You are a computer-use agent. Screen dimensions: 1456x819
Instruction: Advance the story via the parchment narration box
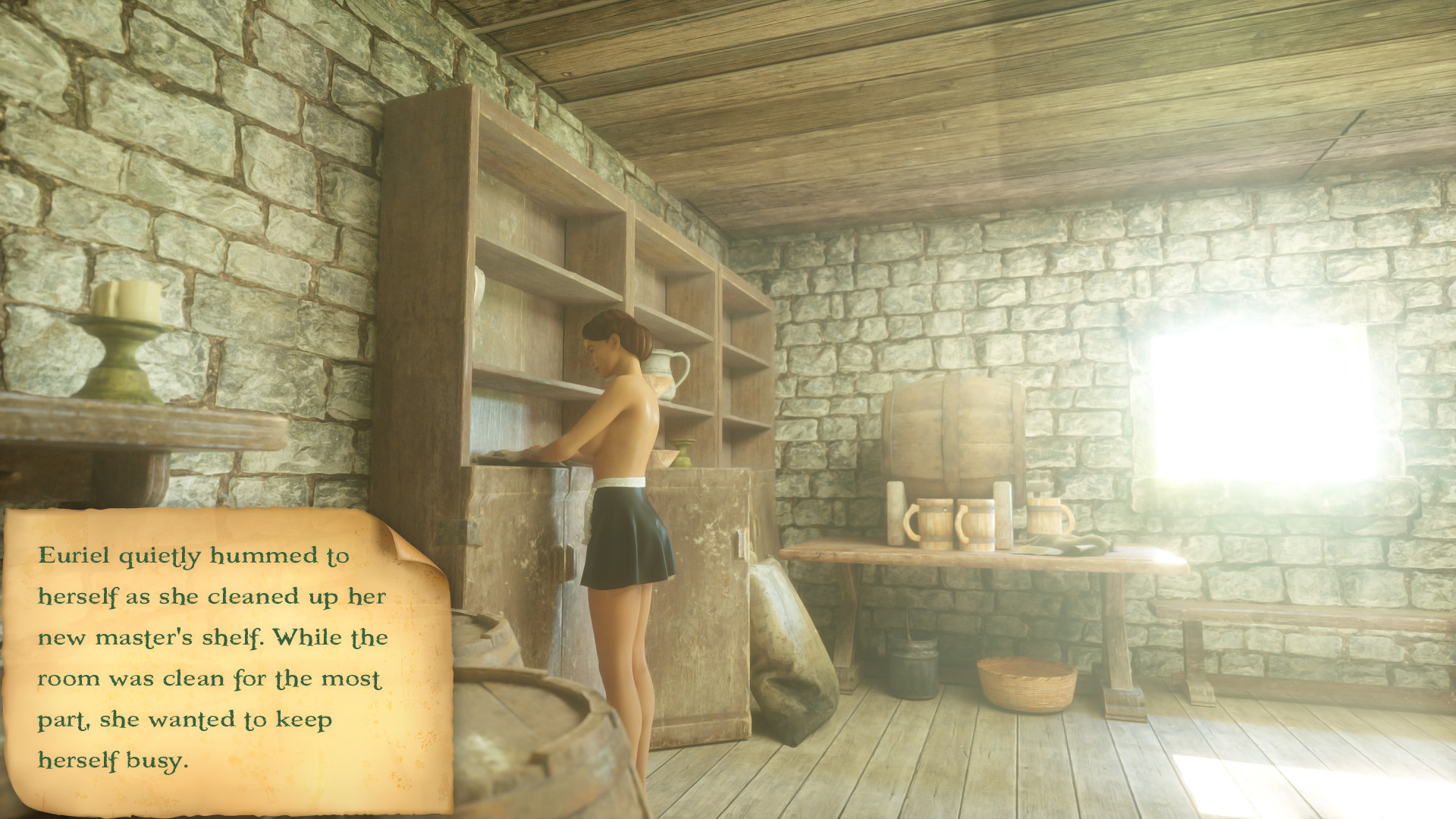coord(220,658)
